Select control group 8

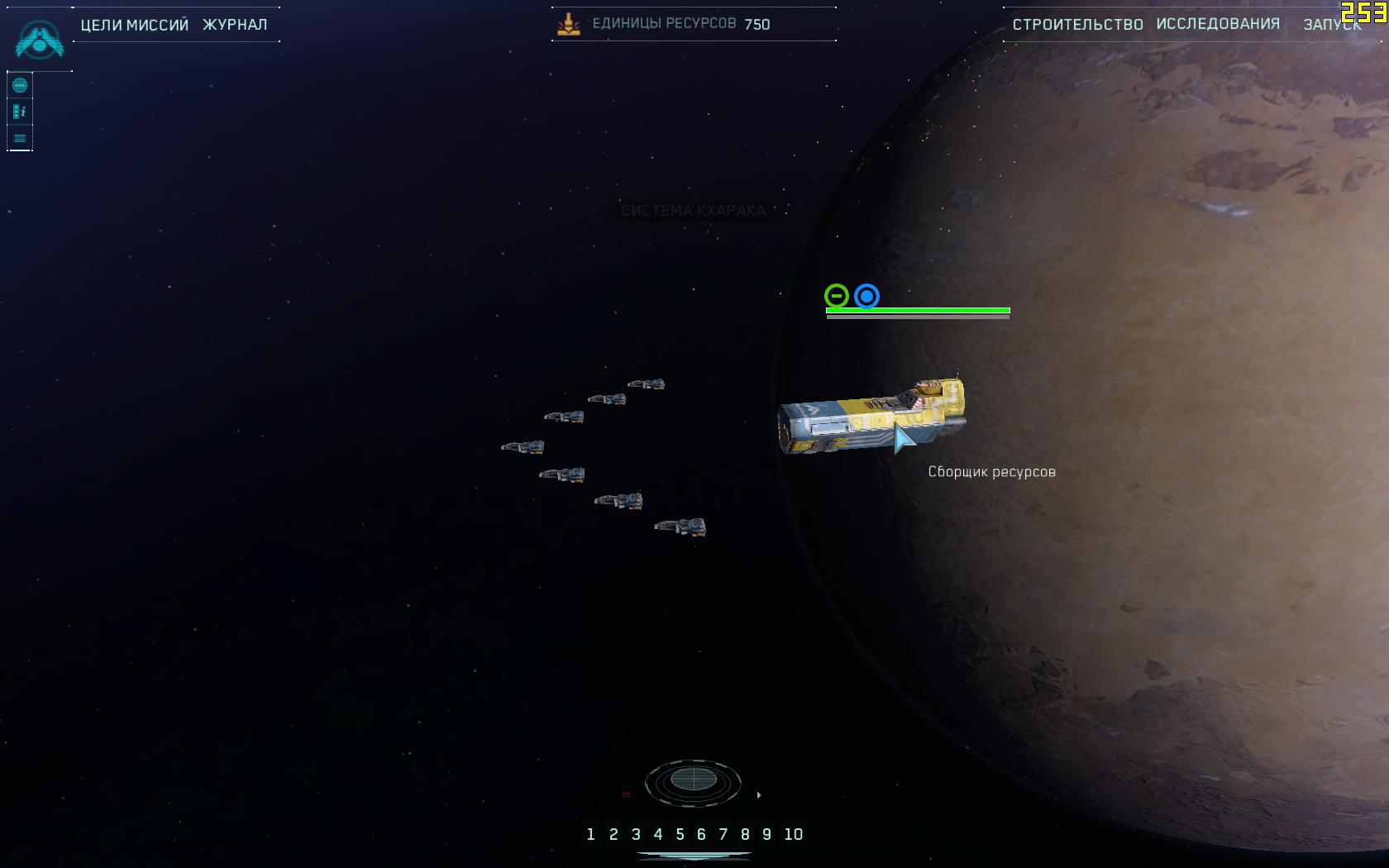click(745, 835)
